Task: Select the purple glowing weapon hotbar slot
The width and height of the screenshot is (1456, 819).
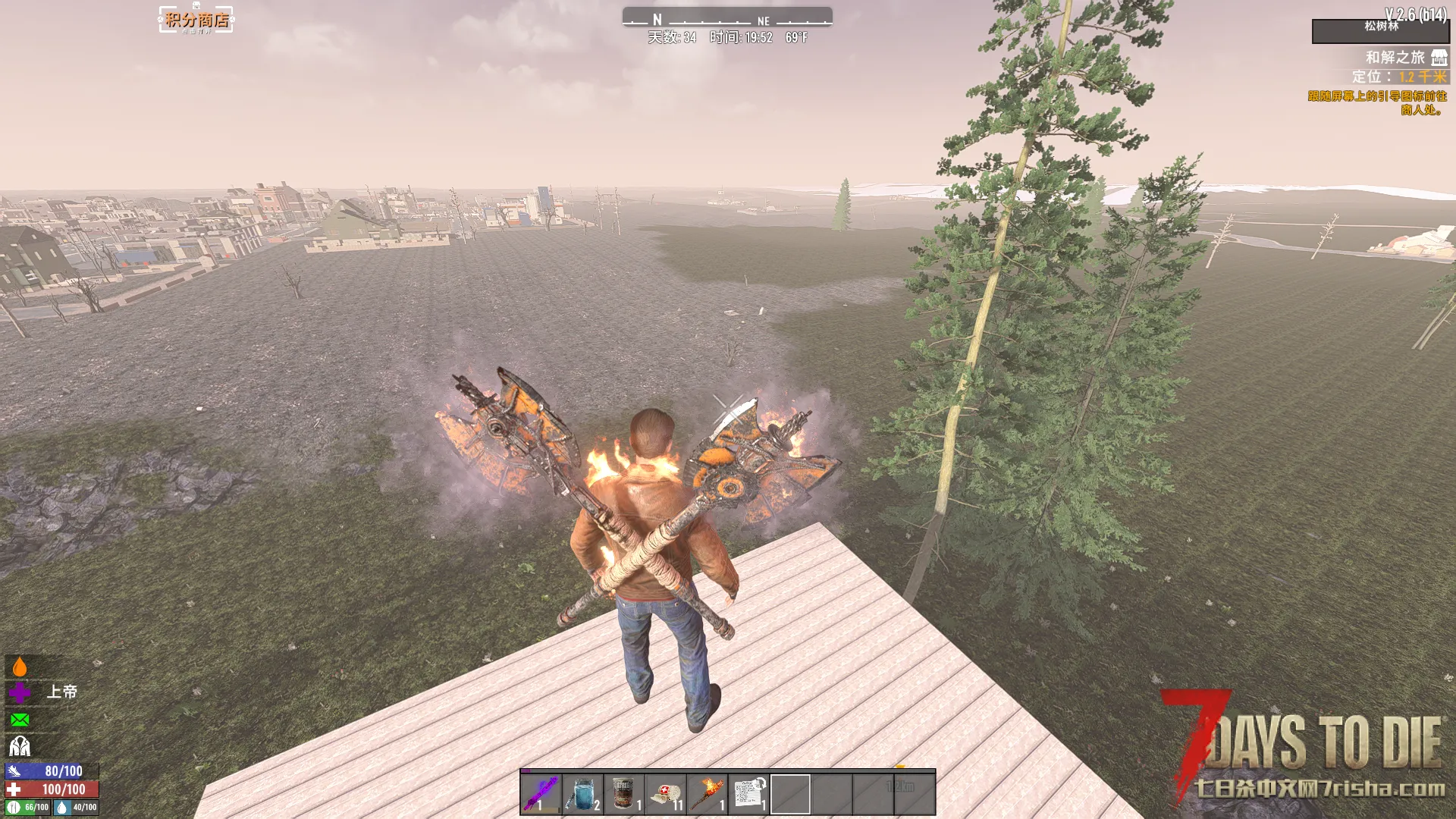Action: tap(541, 793)
